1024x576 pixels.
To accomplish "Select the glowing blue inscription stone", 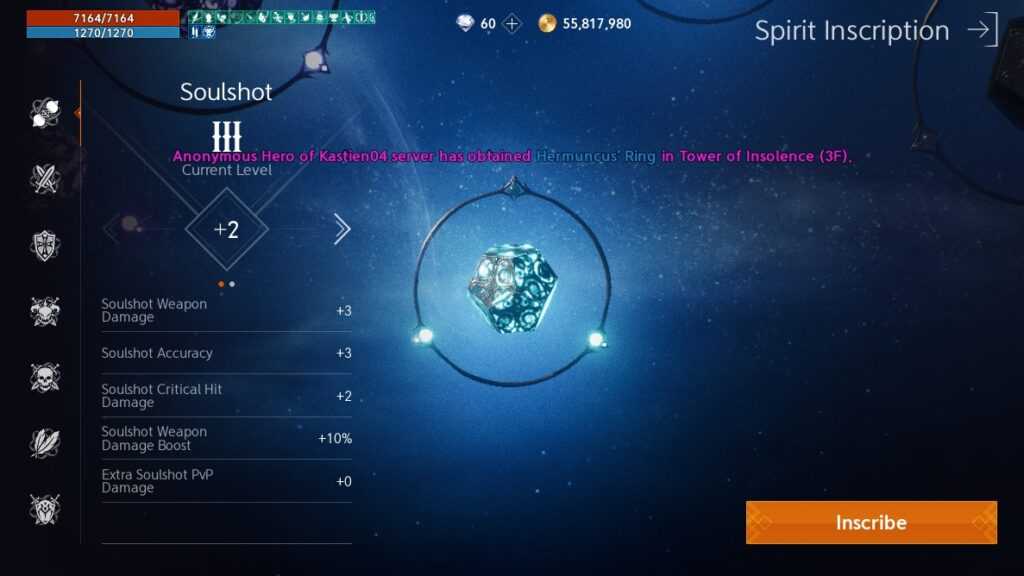I will (511, 289).
